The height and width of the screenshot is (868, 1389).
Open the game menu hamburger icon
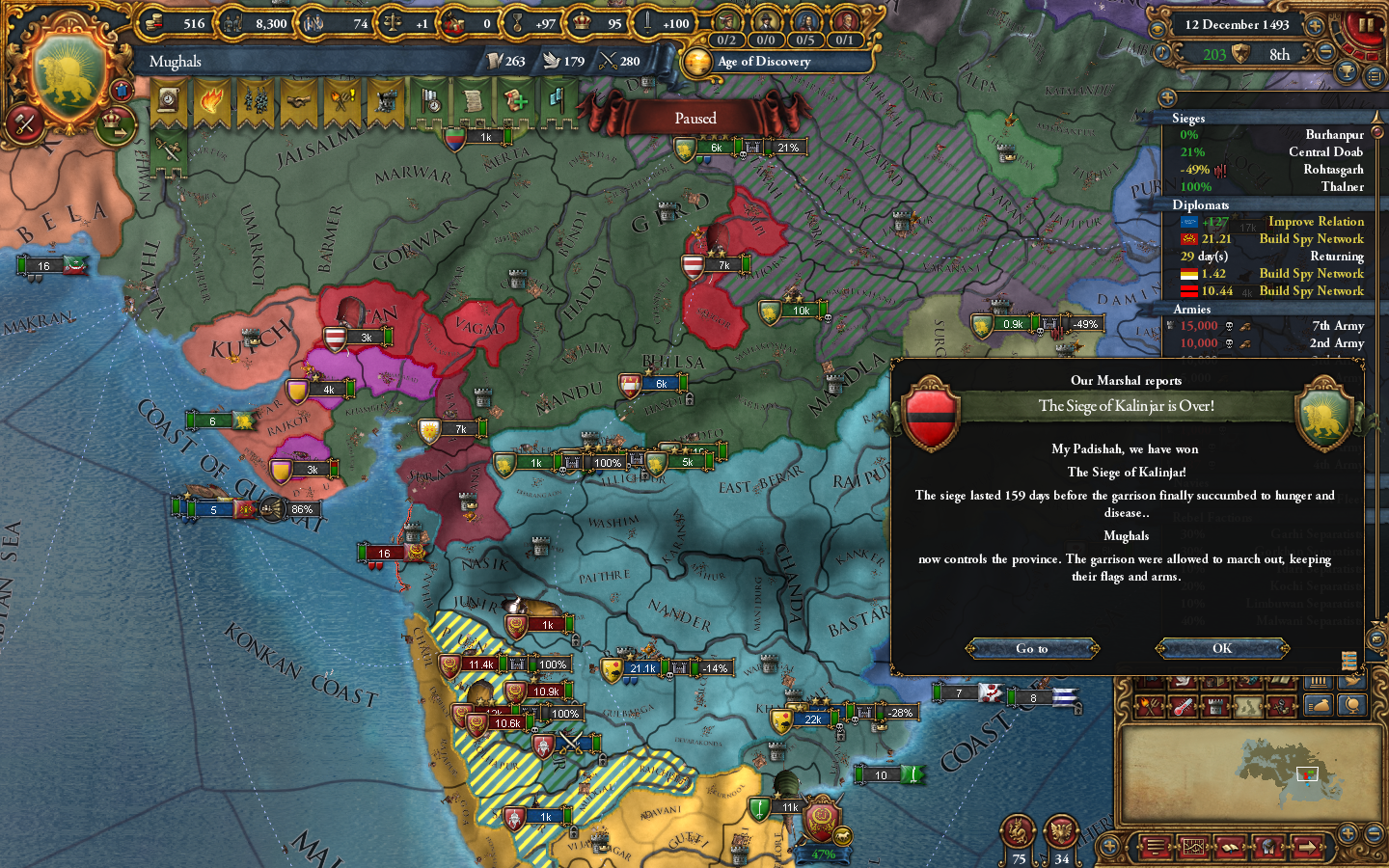(x=1155, y=847)
